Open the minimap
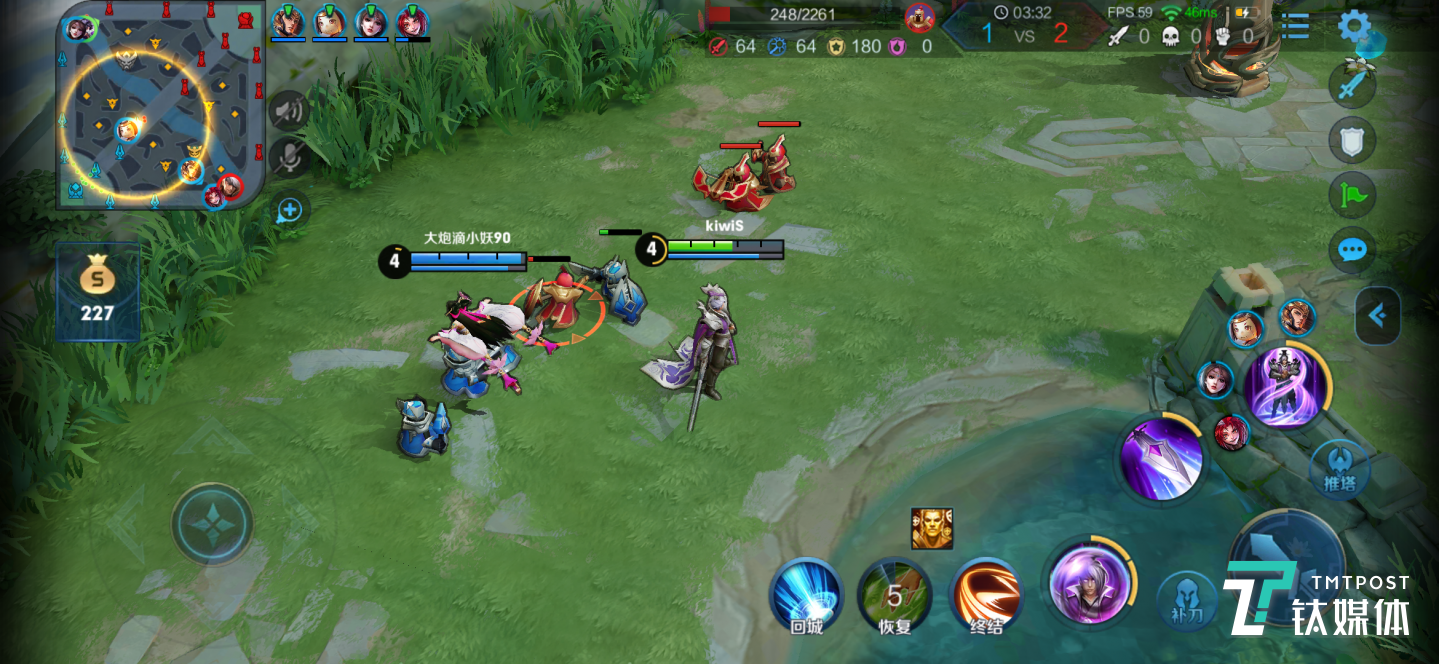 coord(160,105)
